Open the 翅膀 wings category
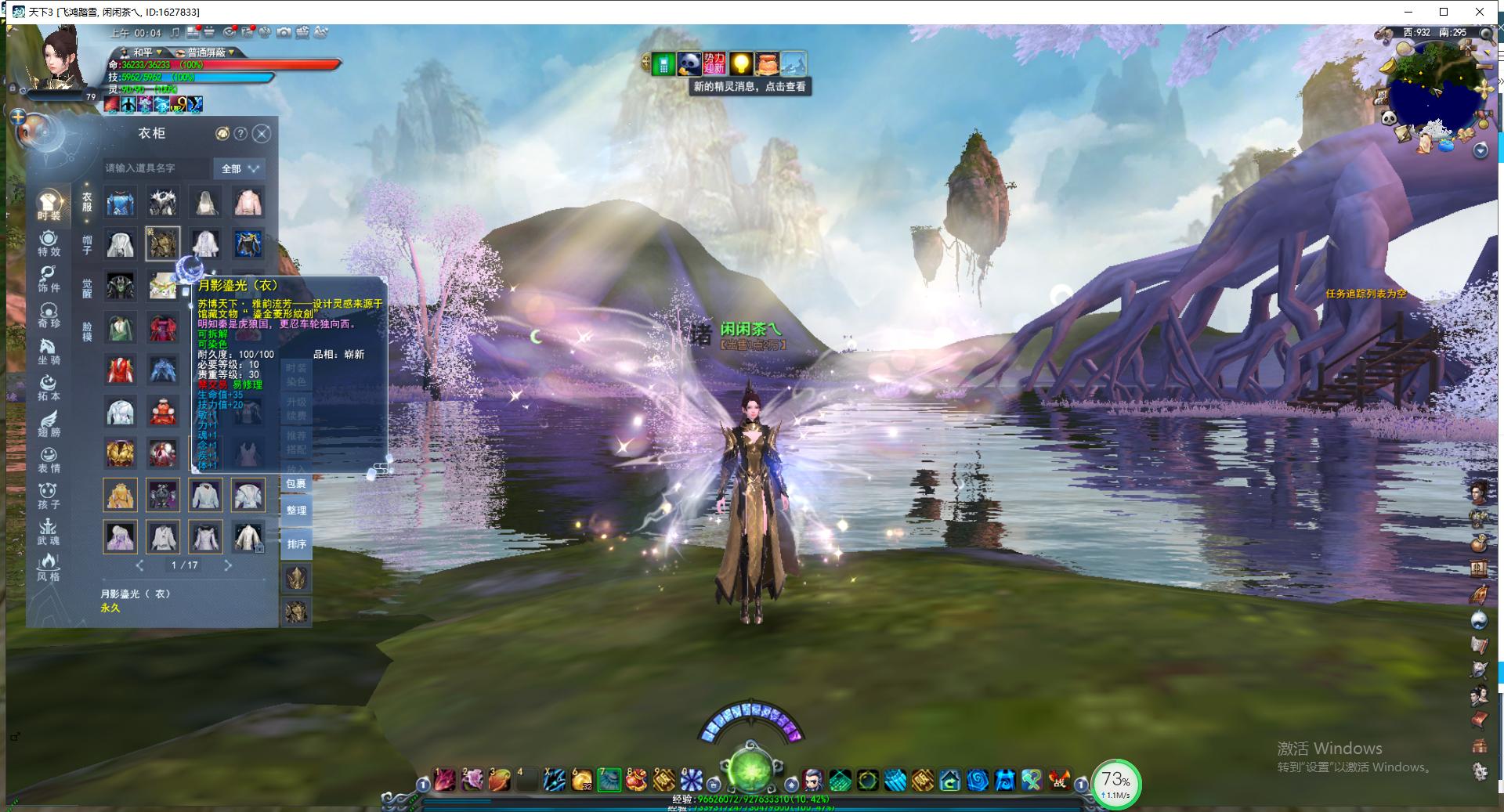The image size is (1504, 812). pos(49,424)
